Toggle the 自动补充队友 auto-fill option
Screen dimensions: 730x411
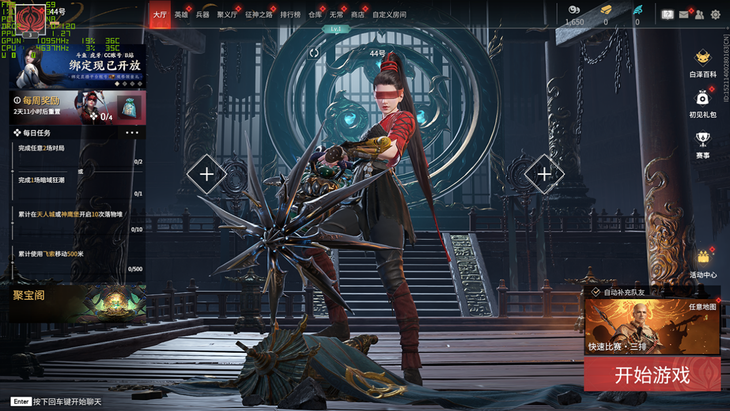tap(596, 292)
